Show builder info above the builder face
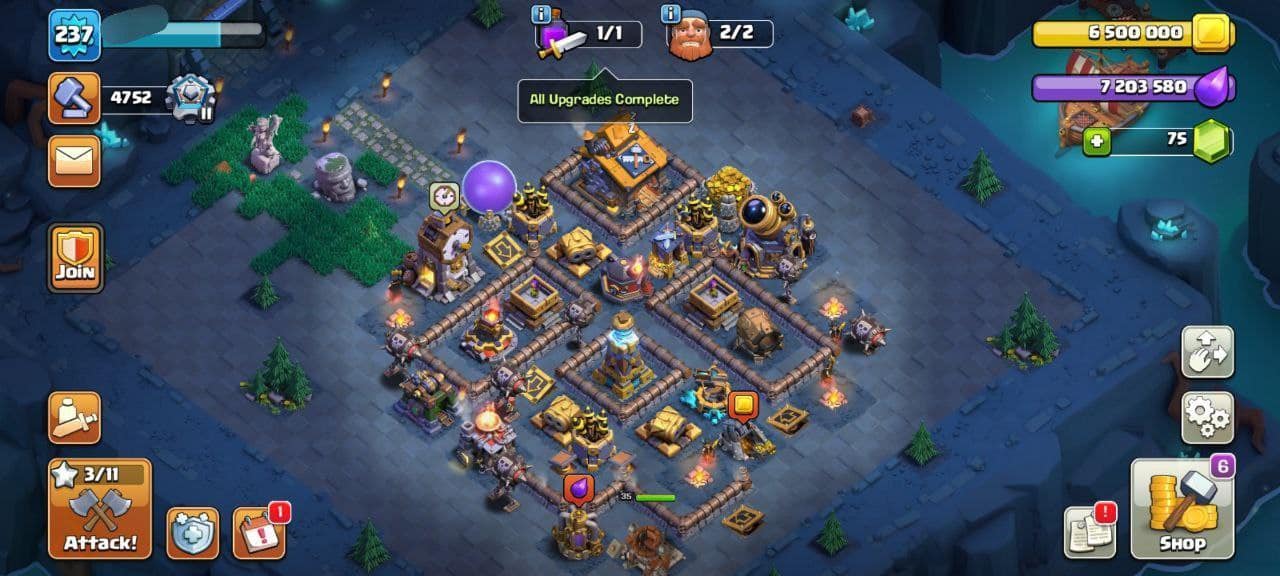 [x=671, y=14]
